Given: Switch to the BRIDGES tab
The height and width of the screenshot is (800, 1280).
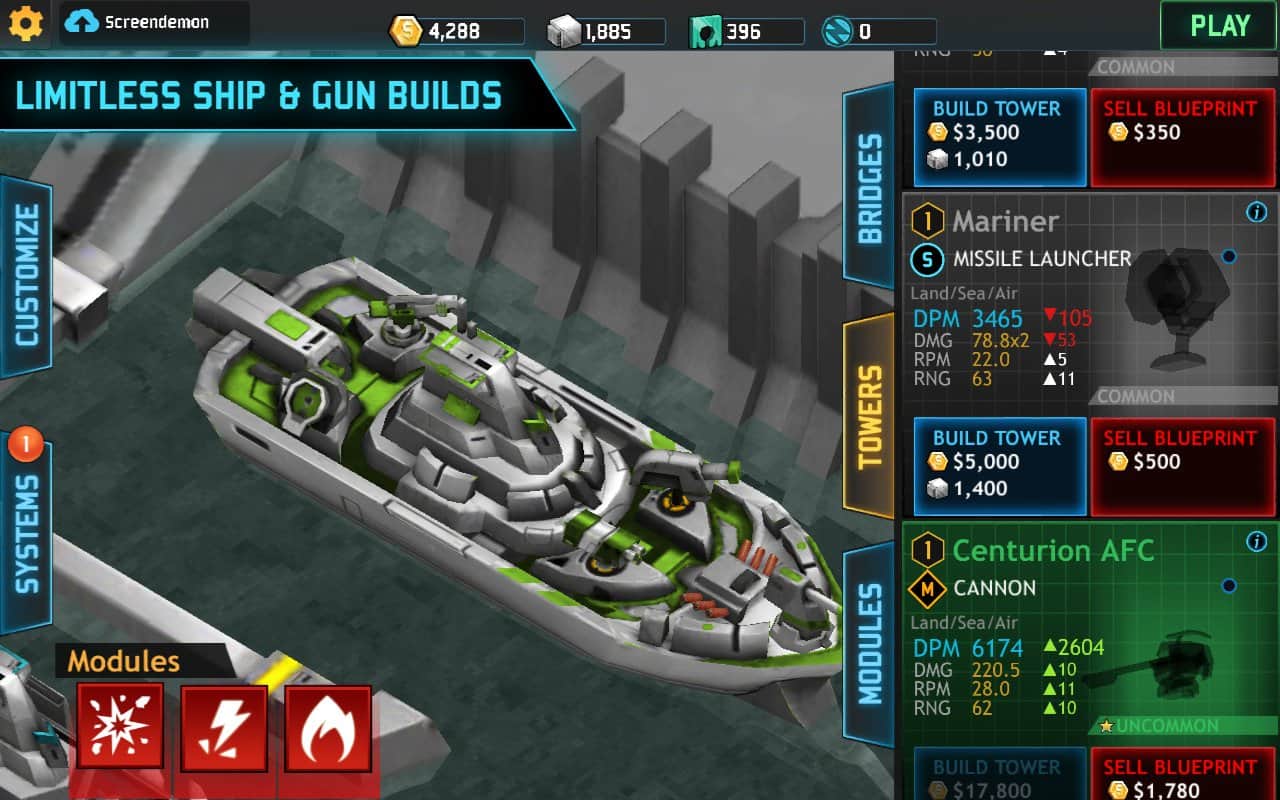Looking at the screenshot, I should click(869, 188).
